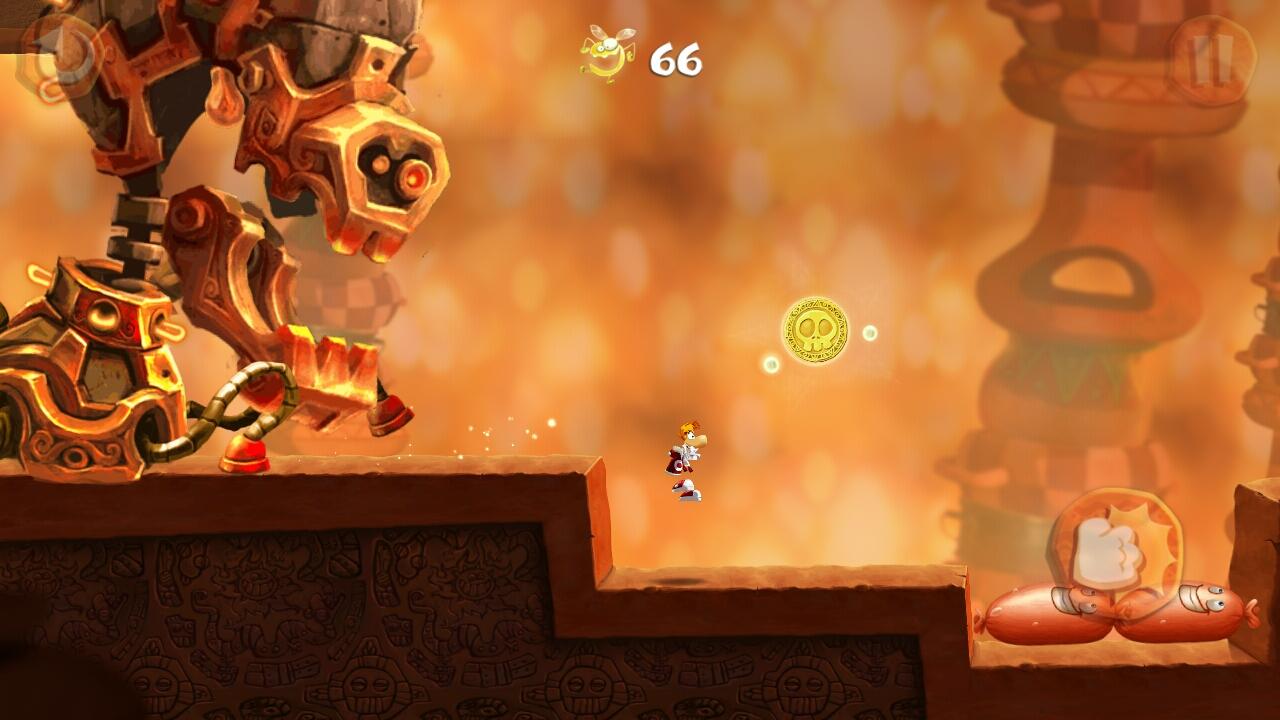Pause the game with the pause button

tap(1211, 60)
